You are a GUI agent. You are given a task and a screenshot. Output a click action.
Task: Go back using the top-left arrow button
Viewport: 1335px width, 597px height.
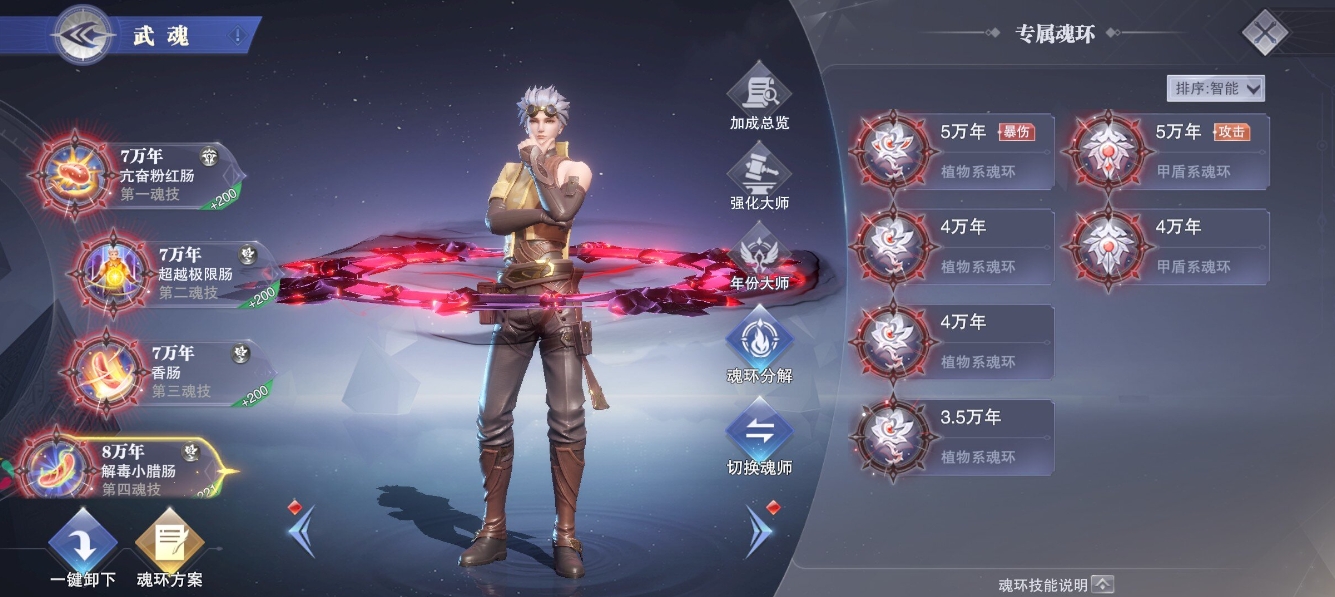tap(83, 35)
